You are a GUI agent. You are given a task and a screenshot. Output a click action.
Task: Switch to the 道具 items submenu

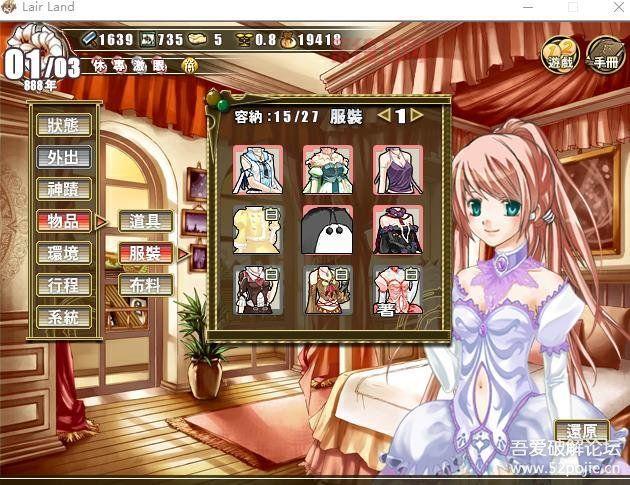[145, 221]
